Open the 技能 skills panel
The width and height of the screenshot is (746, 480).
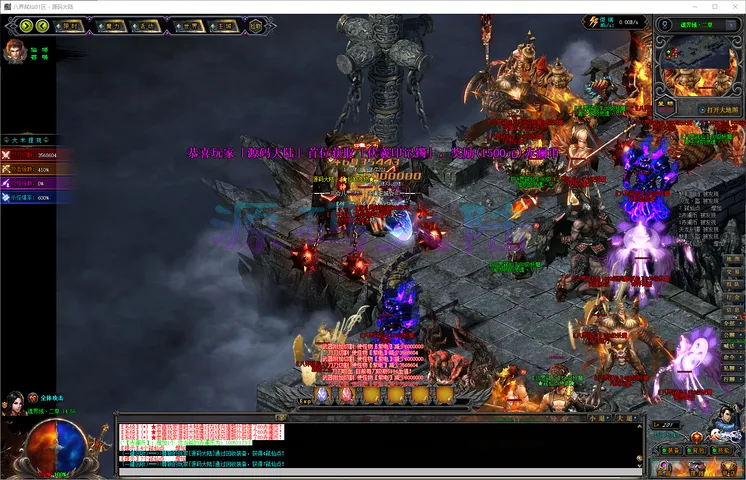click(x=722, y=451)
